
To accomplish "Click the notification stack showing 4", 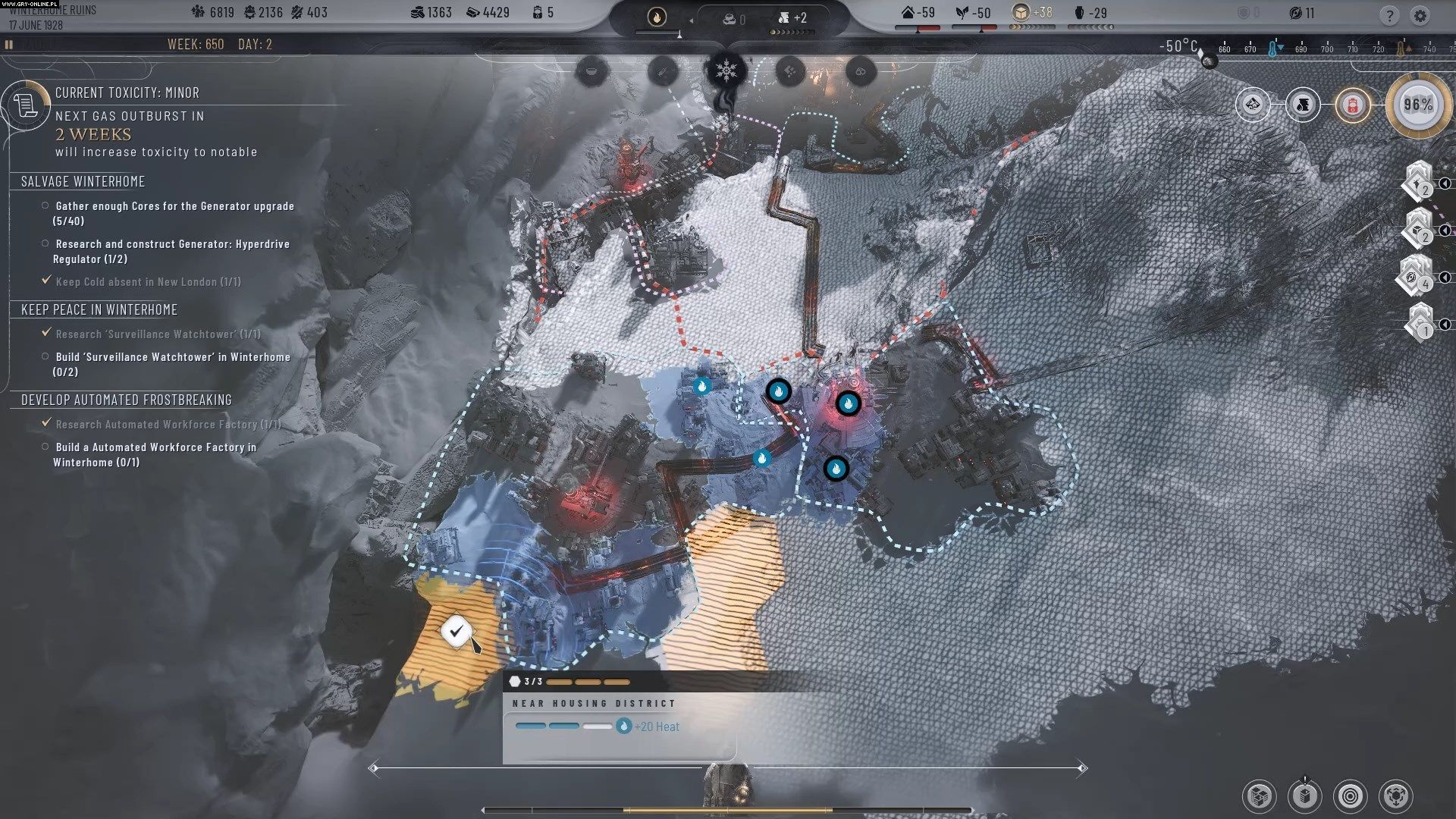I will (1415, 276).
